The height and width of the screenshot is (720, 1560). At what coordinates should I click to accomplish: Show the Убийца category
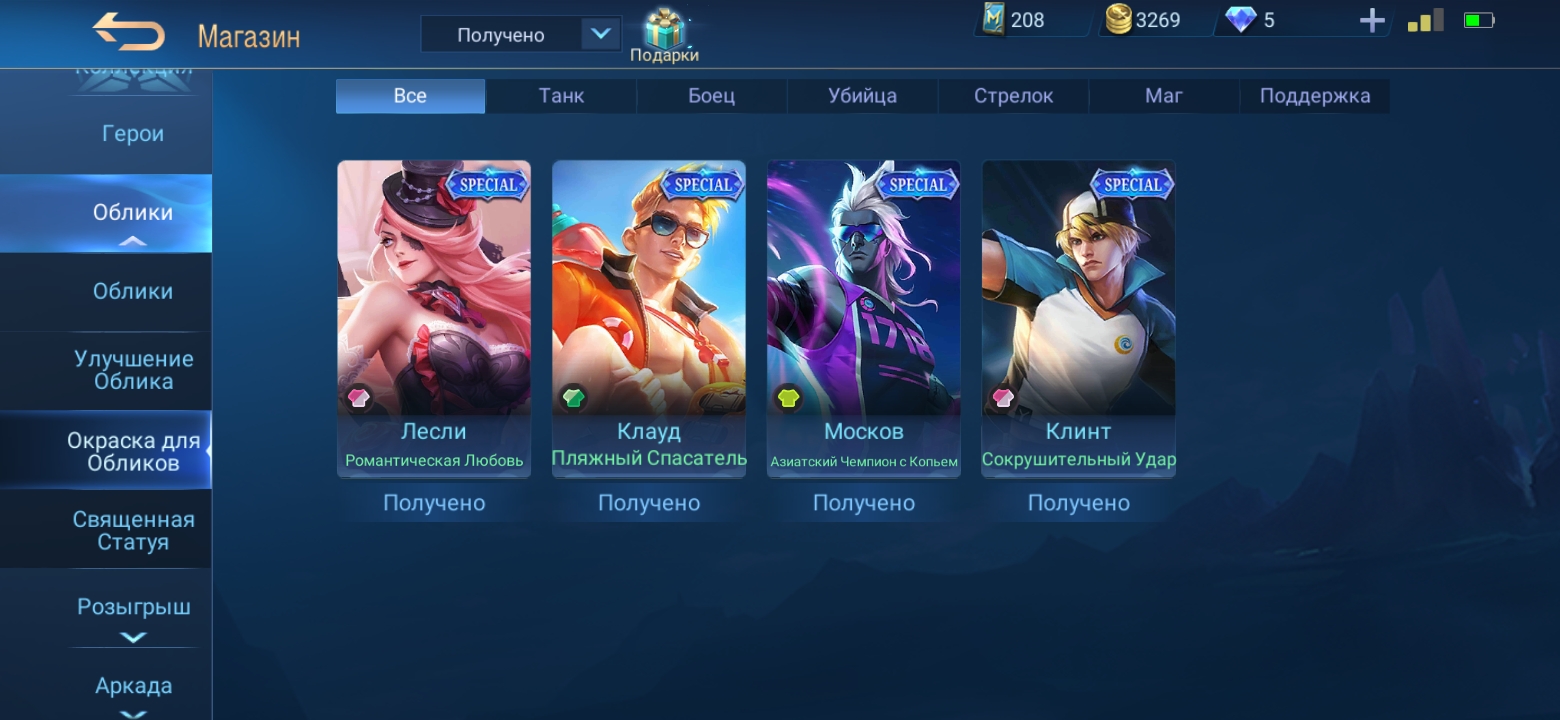coord(862,96)
